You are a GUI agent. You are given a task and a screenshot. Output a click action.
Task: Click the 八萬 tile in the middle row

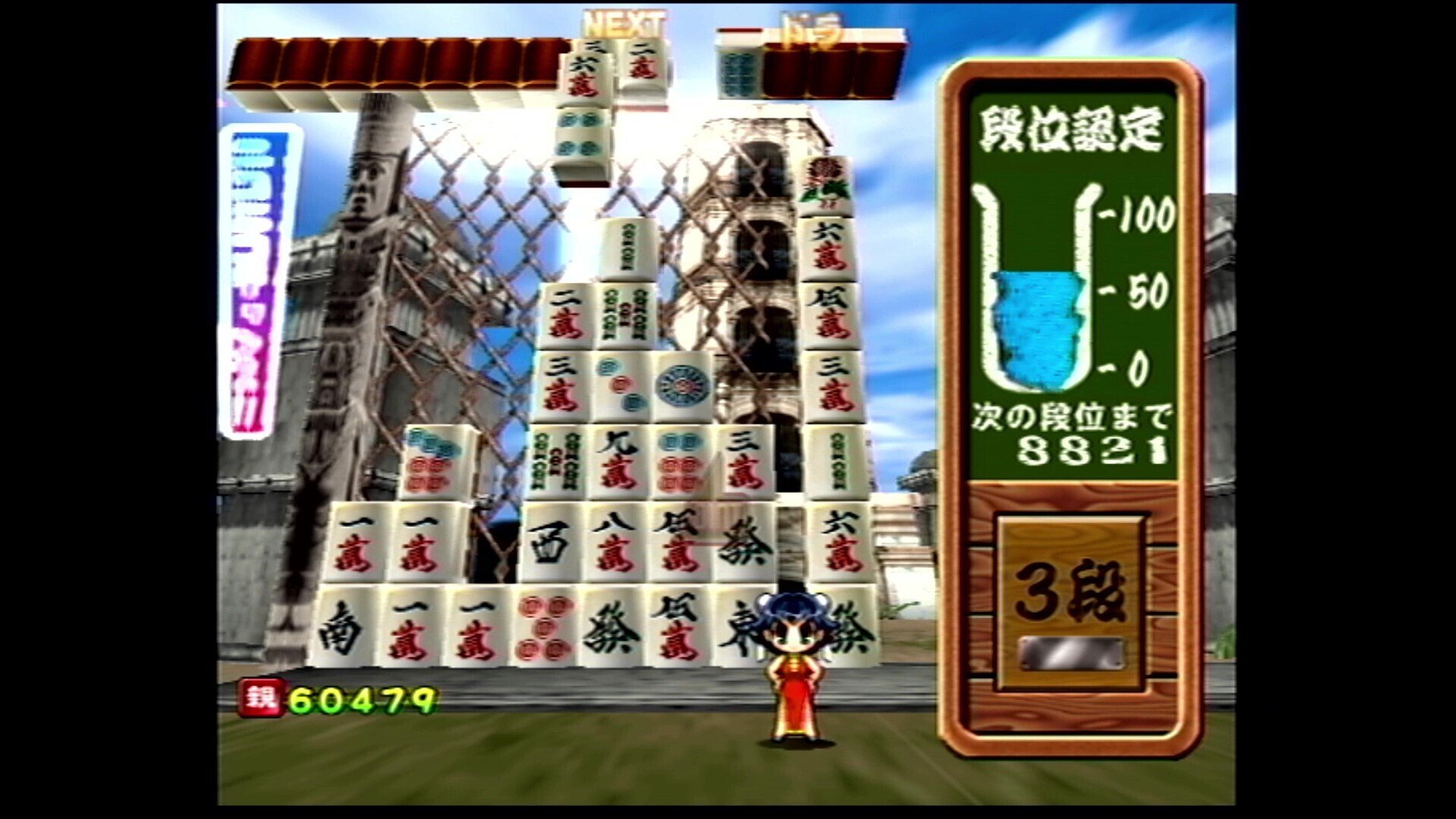point(614,542)
